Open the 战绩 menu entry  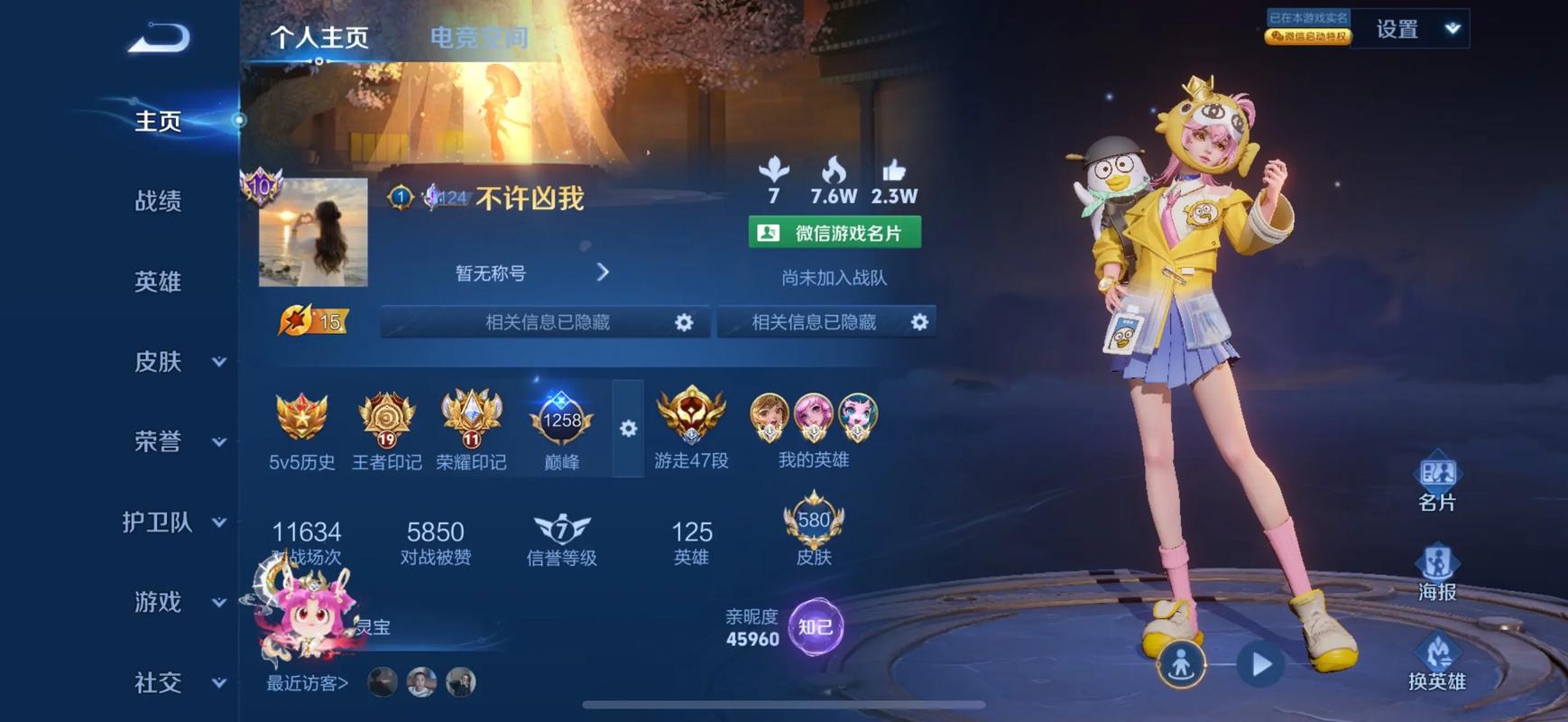pyautogui.click(x=158, y=200)
